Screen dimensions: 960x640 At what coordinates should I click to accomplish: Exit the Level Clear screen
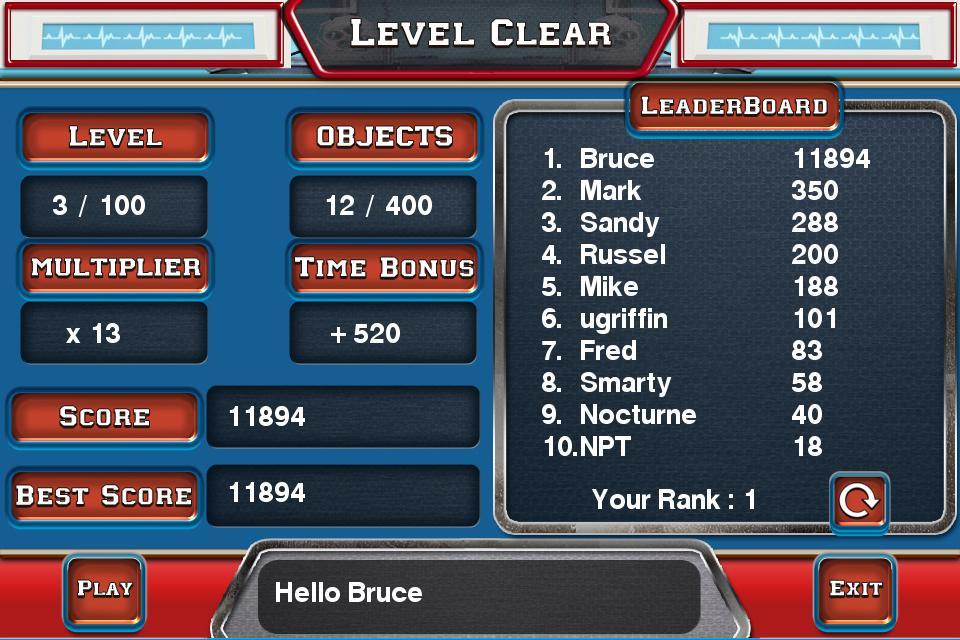point(855,588)
